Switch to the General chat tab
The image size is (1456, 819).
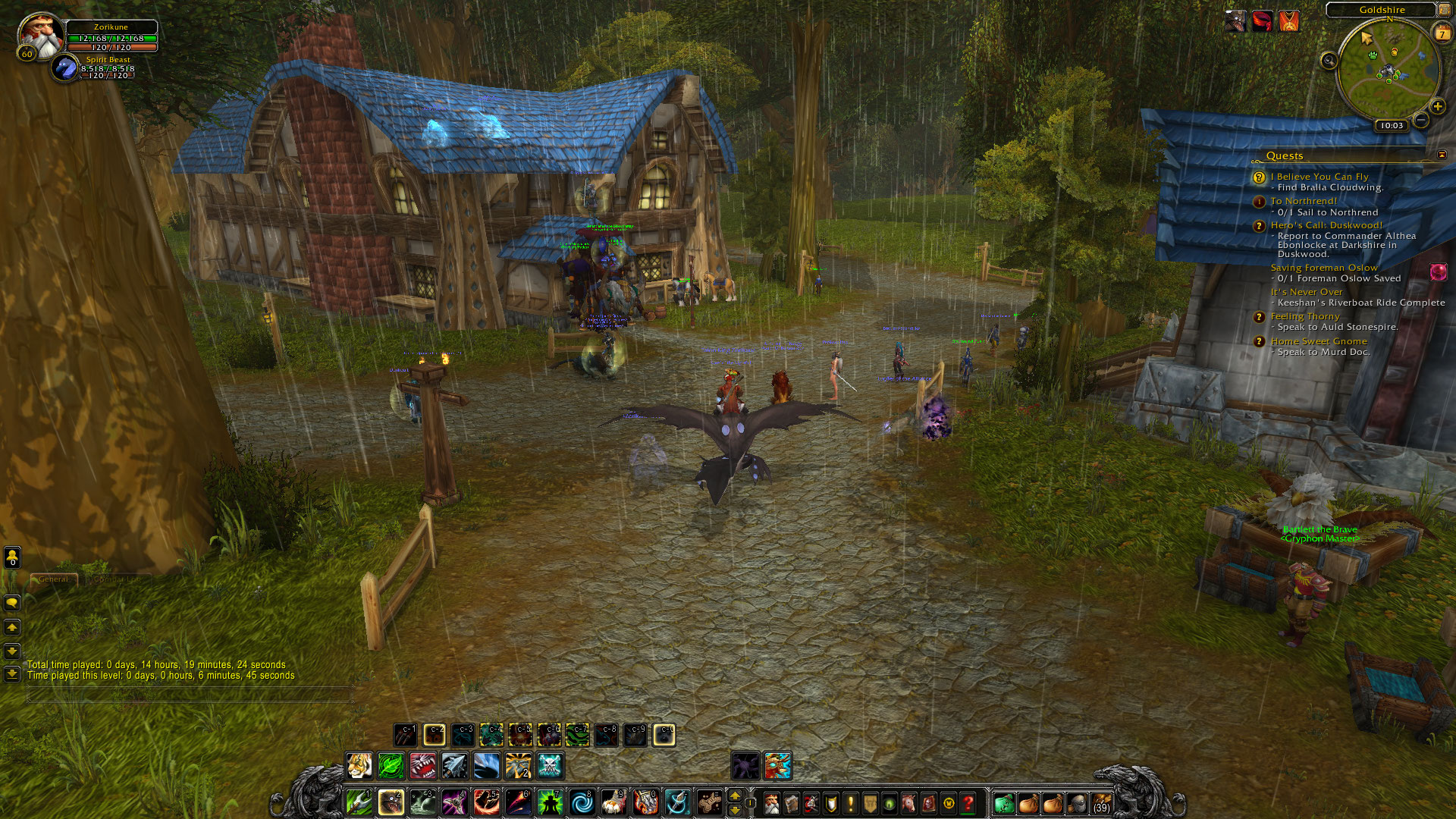(x=53, y=579)
